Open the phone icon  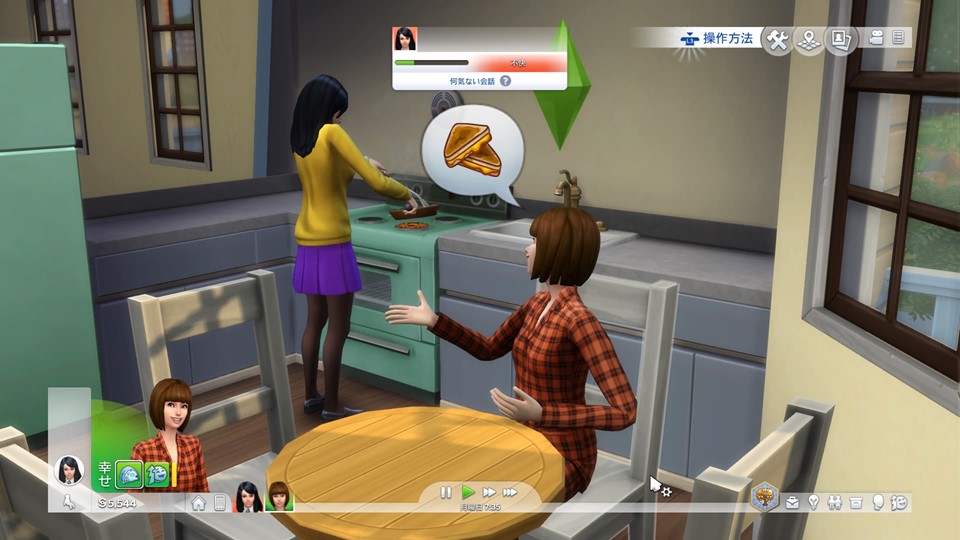coord(220,503)
